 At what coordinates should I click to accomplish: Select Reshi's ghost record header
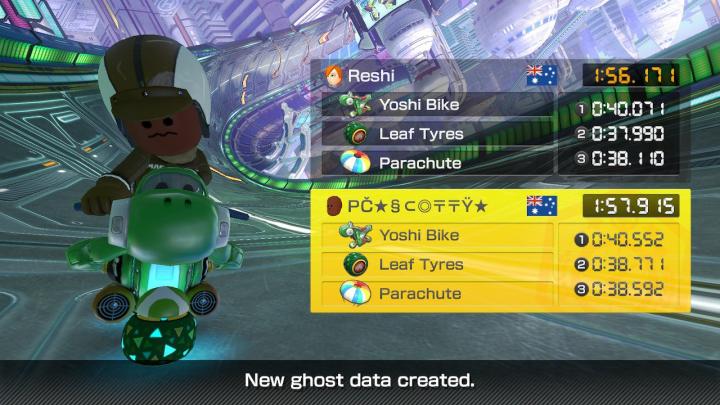(440, 76)
